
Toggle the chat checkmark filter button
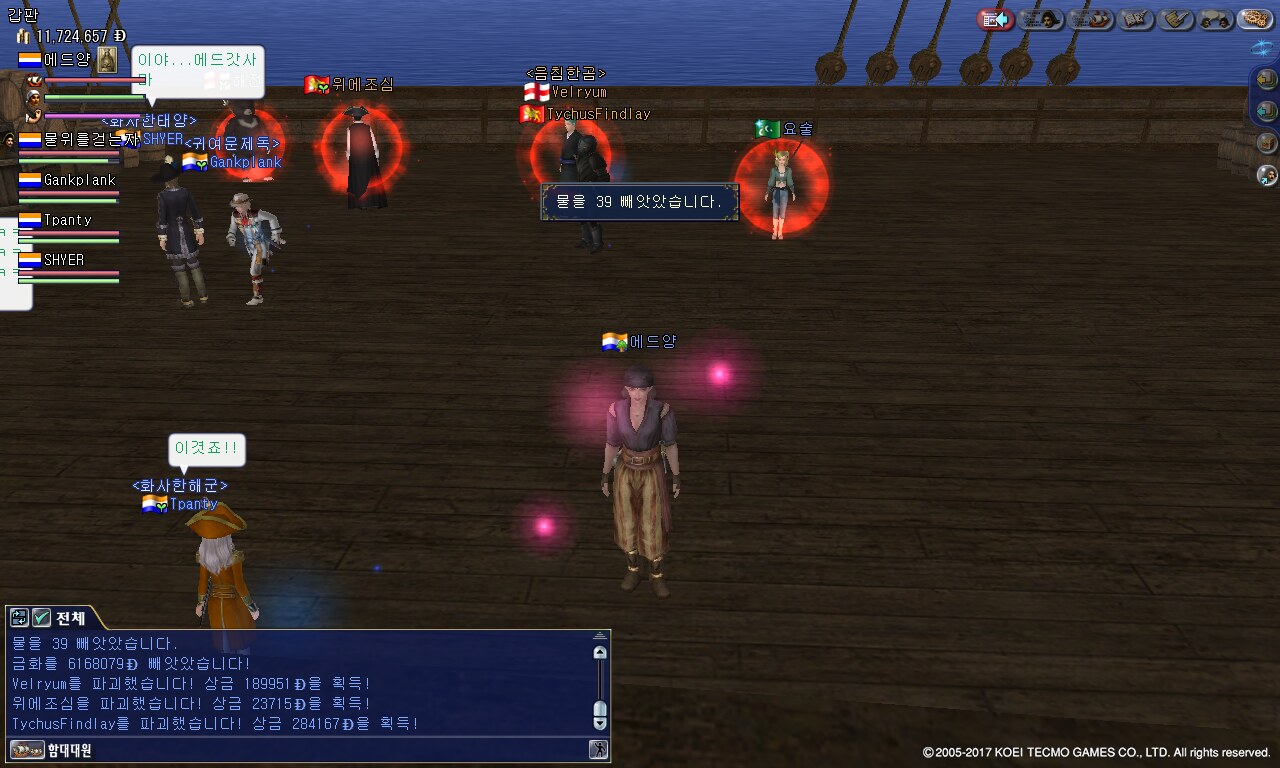(x=41, y=618)
